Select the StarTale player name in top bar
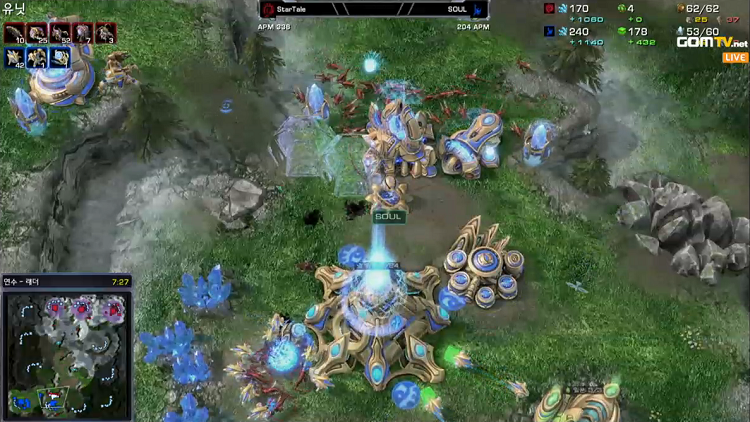 292,10
